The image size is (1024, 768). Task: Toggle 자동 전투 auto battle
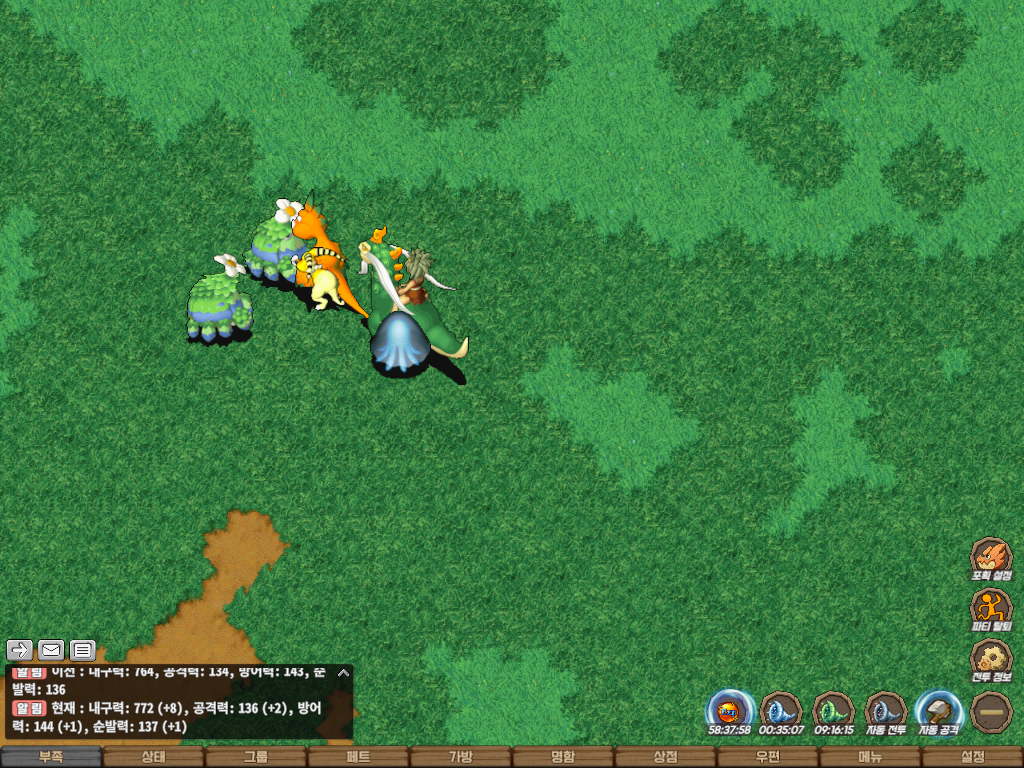[885, 711]
